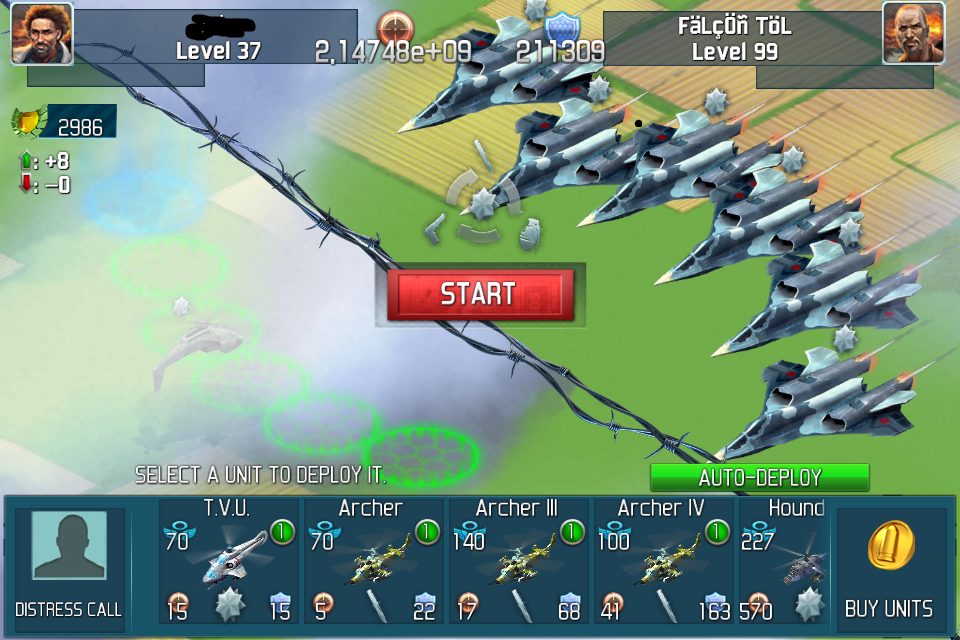Choose the Archer unit card

coord(373,561)
